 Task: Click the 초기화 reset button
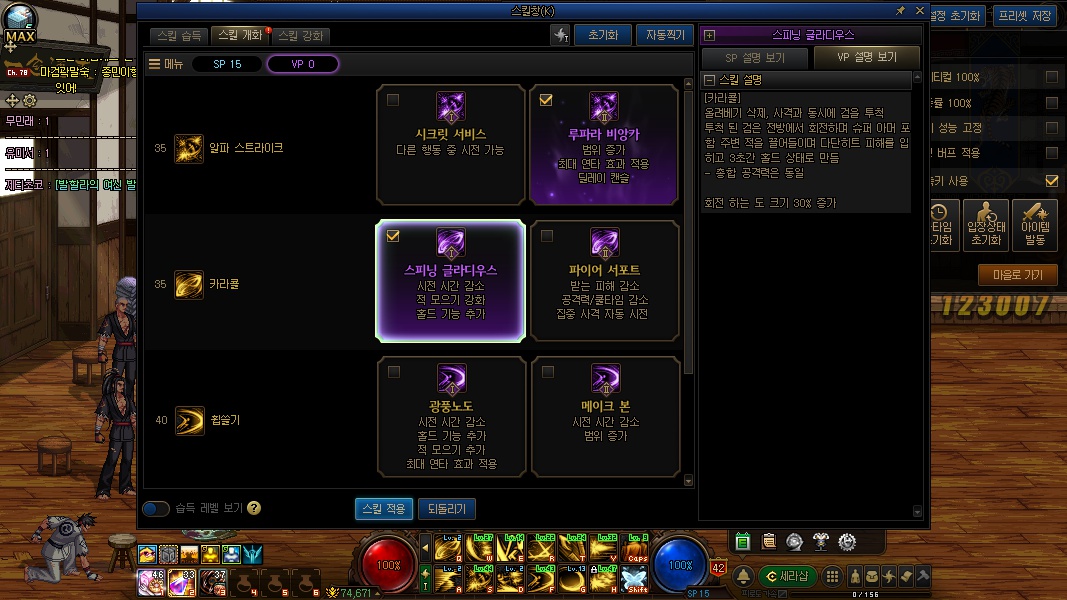pos(603,35)
